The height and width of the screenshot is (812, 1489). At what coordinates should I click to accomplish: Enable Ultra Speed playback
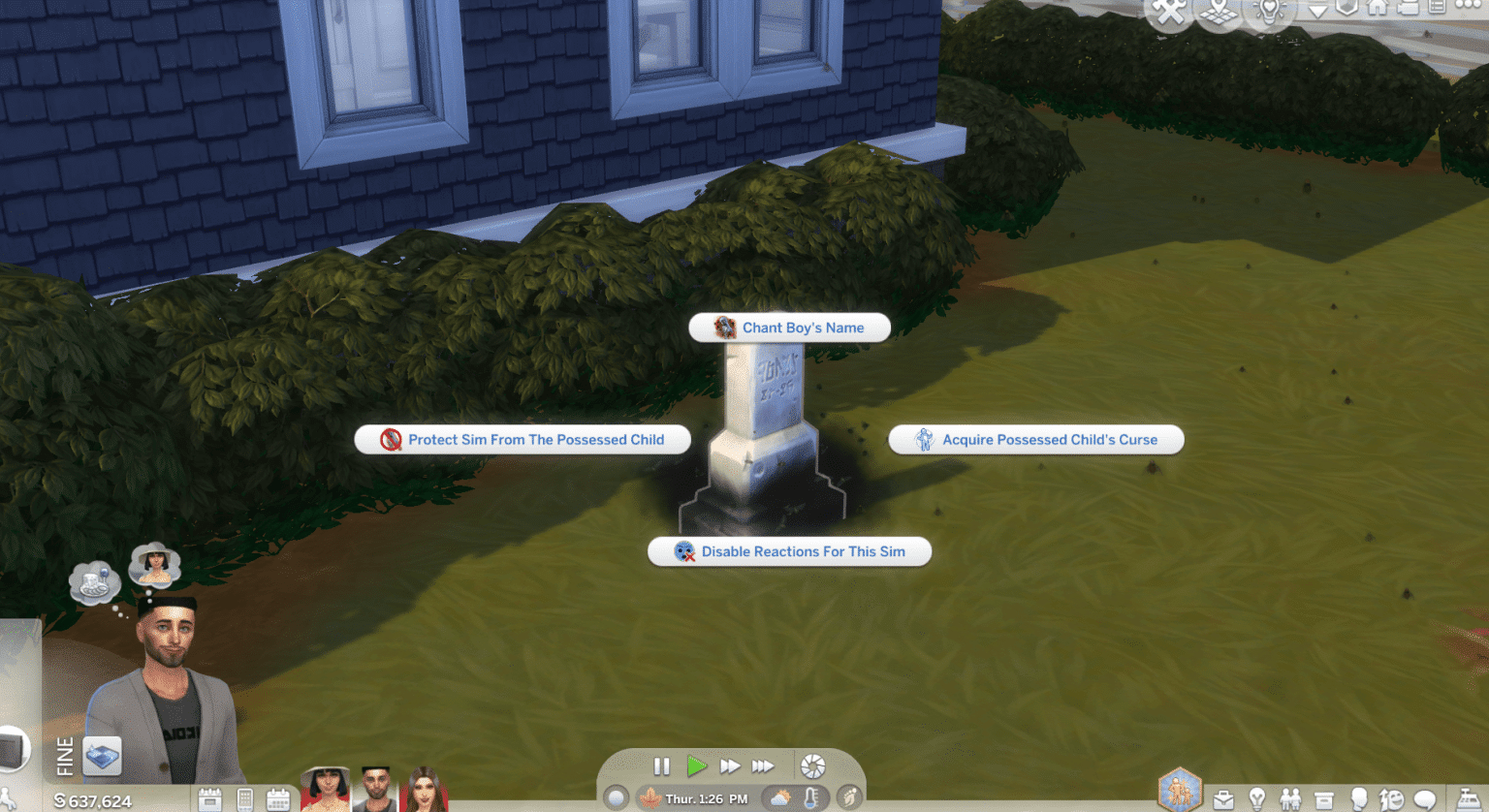click(762, 765)
